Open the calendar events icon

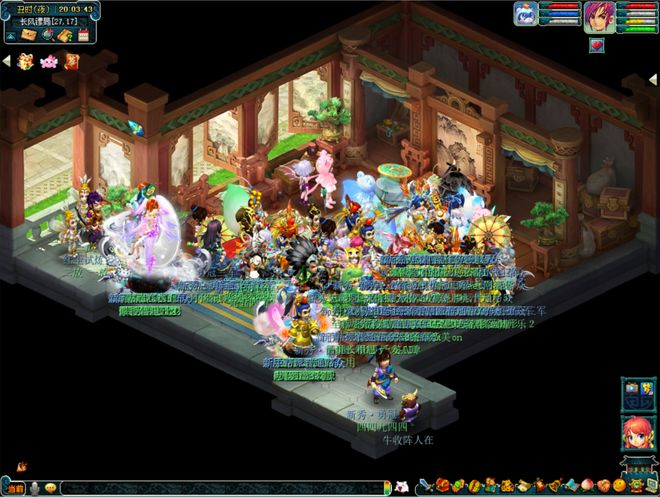[x=82, y=35]
